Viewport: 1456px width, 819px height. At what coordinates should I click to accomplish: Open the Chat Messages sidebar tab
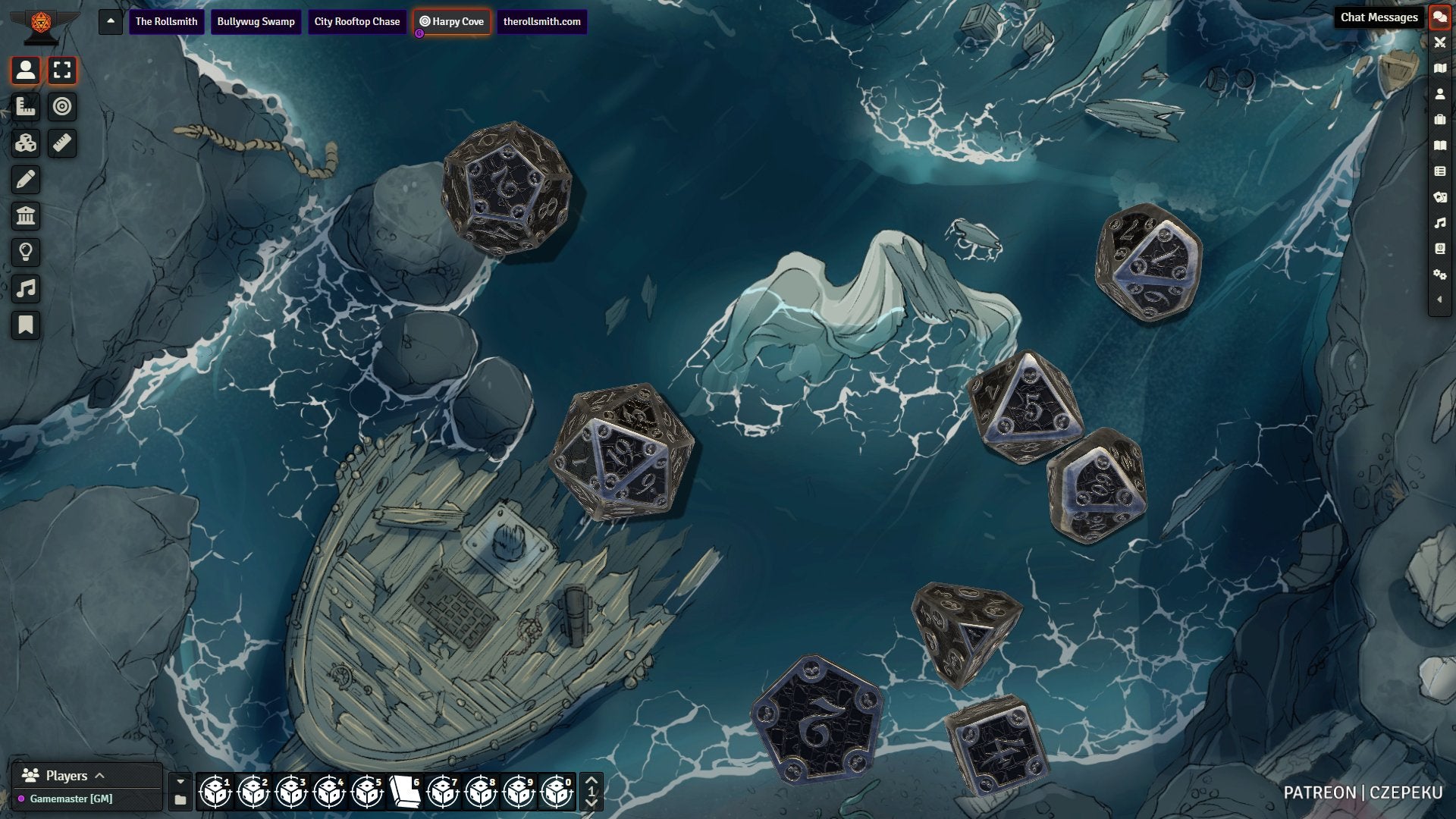coord(1439,17)
